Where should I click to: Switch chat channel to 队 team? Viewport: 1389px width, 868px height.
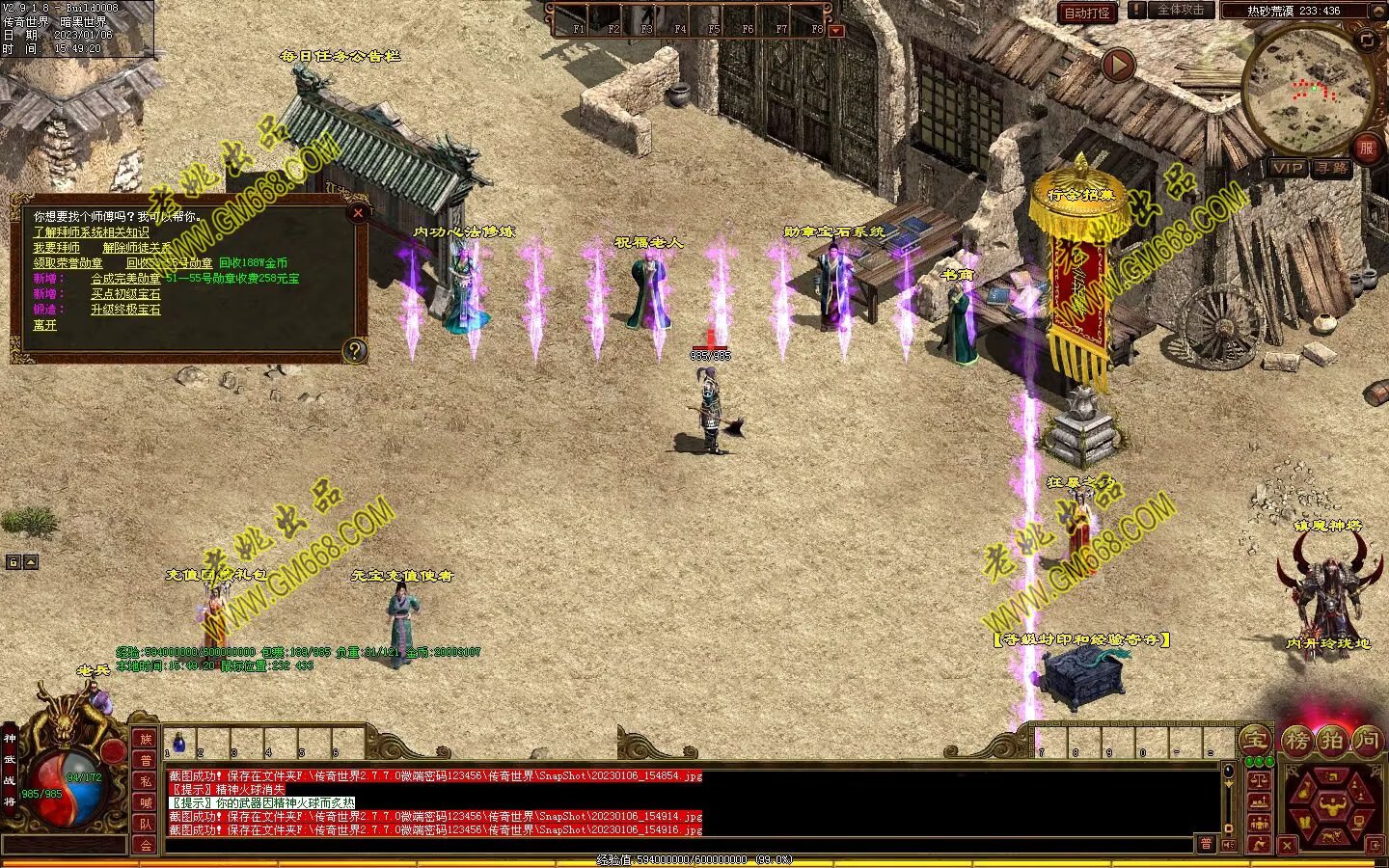(146, 824)
